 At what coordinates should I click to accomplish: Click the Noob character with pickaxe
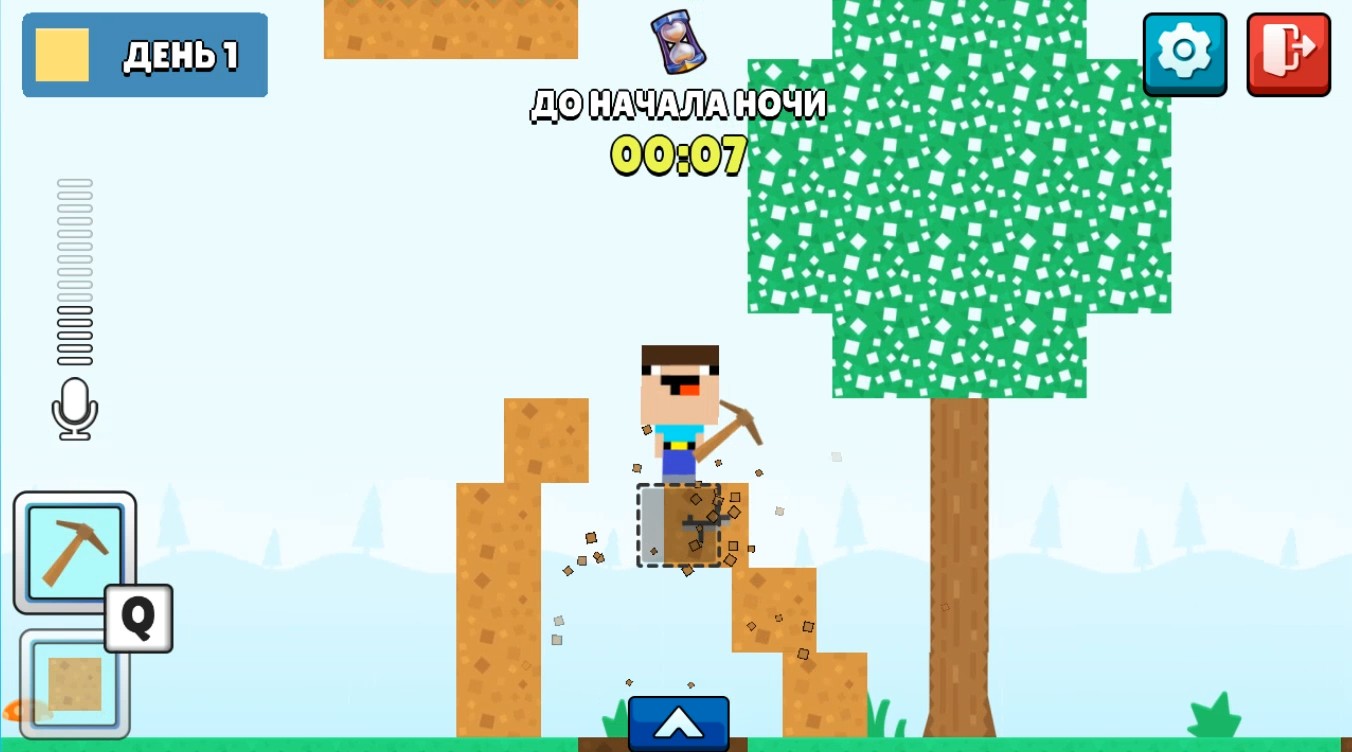tap(680, 410)
